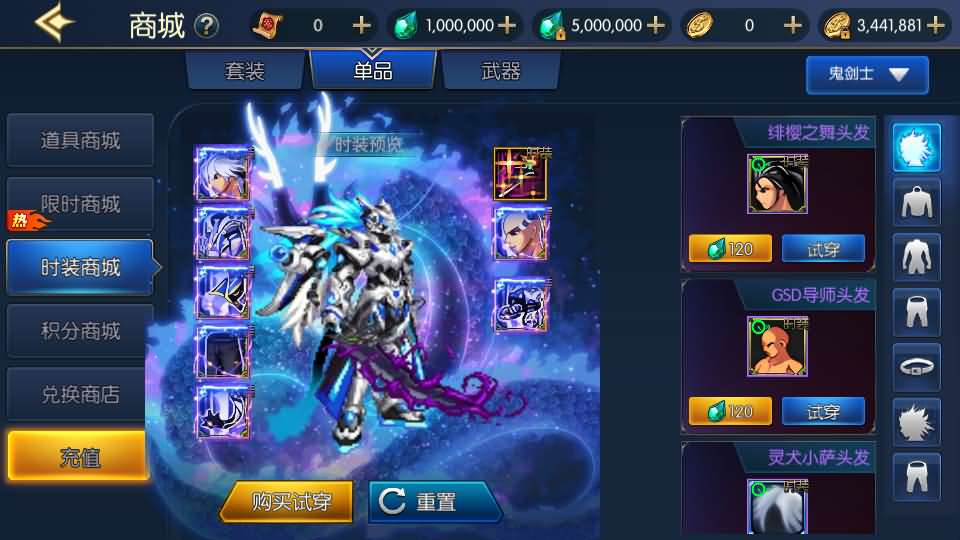
Task: Open the 兑换商店 menu
Action: pyautogui.click(x=80, y=395)
